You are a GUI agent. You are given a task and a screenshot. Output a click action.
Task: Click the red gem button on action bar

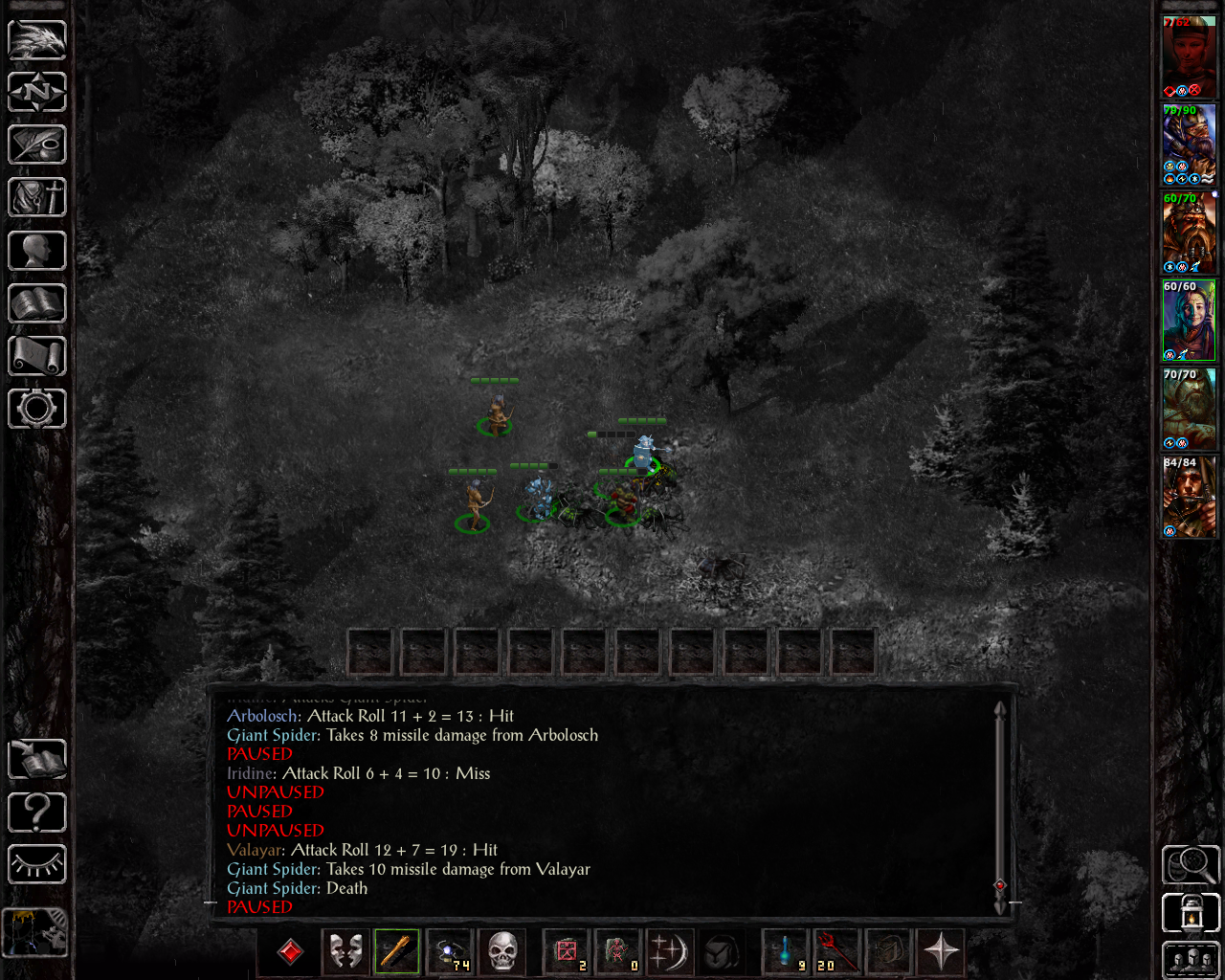click(290, 951)
